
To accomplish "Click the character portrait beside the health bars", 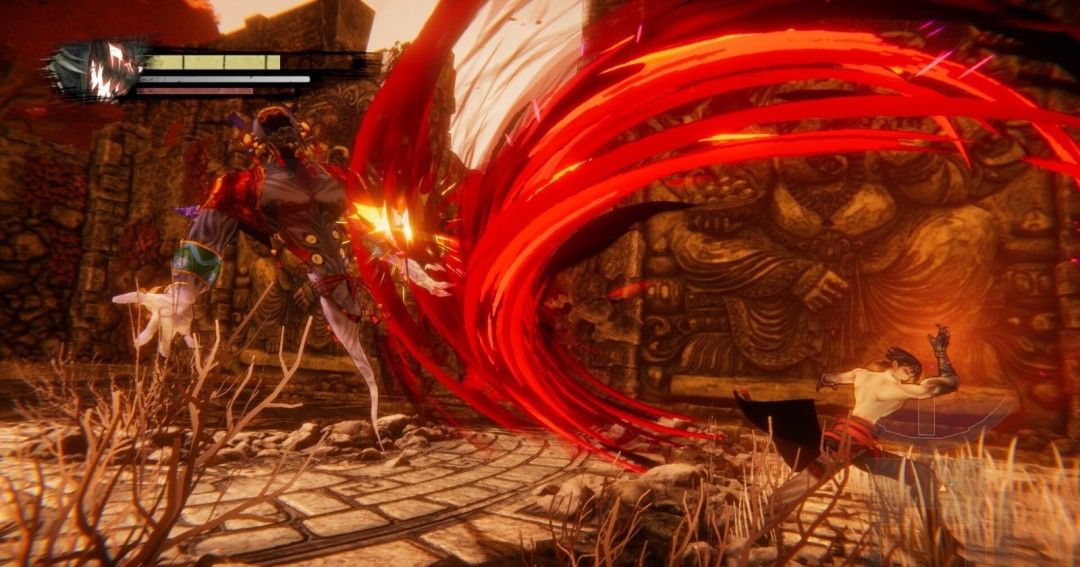I will (x=100, y=72).
